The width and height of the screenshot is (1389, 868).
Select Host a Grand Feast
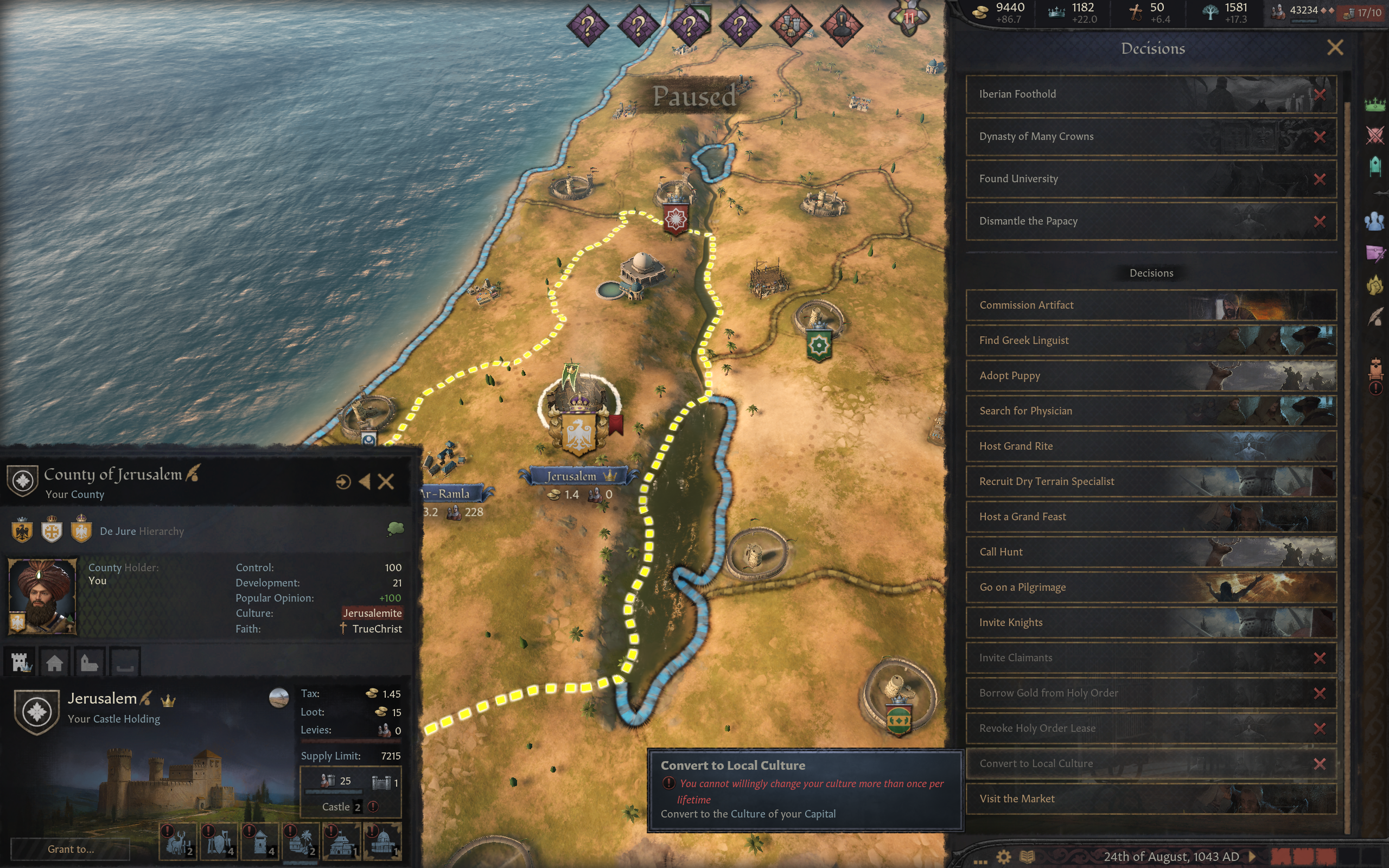[1150, 516]
